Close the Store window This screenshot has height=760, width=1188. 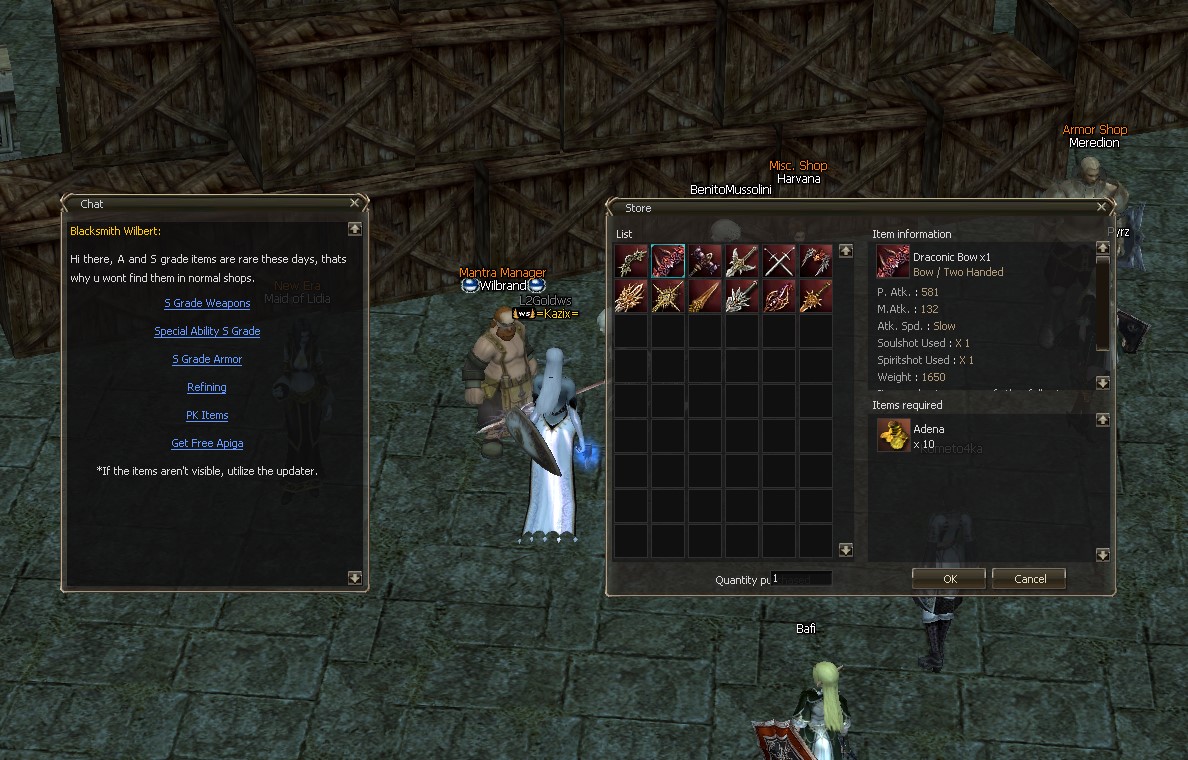1102,208
